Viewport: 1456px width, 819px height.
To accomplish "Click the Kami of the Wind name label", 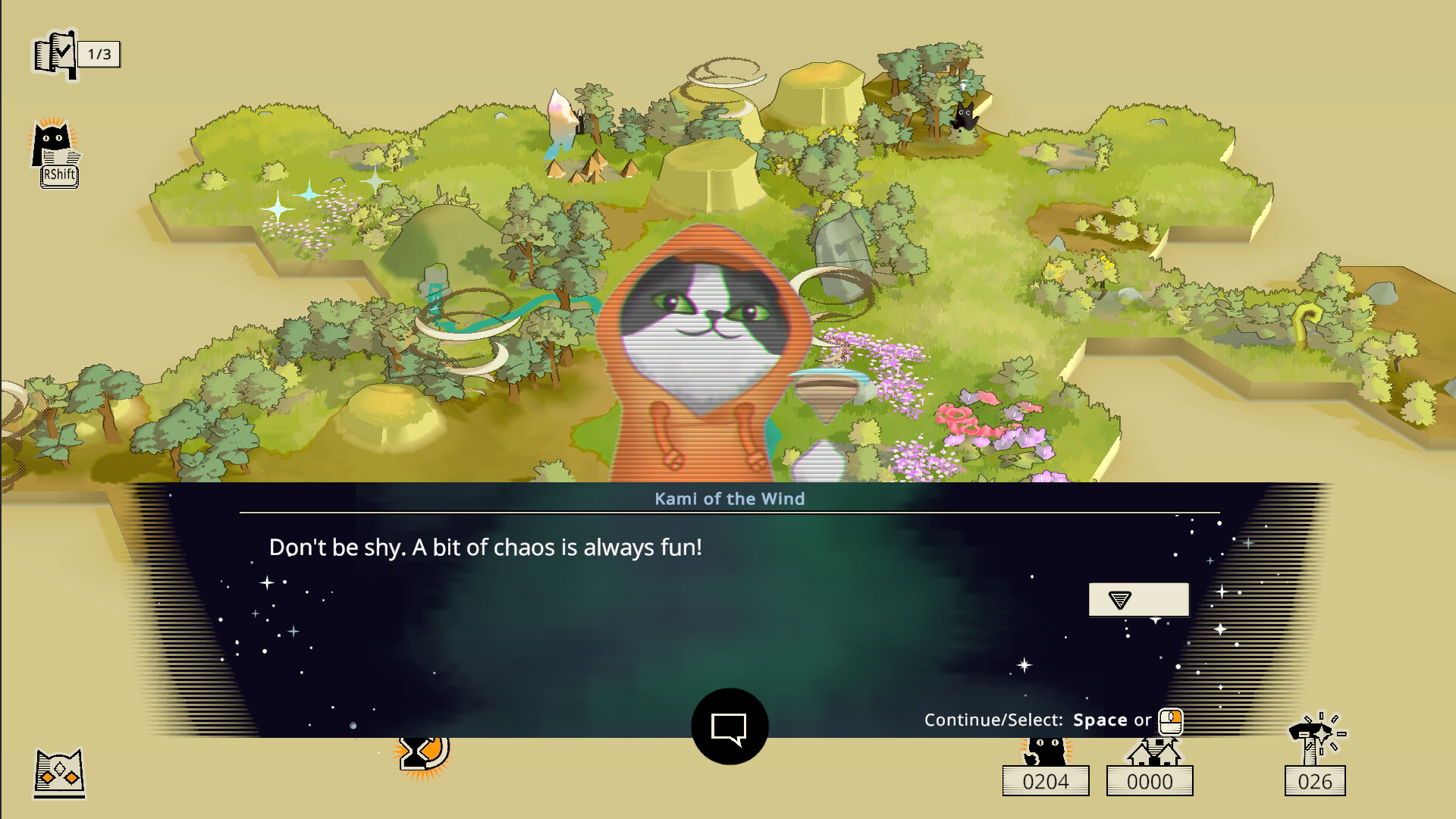I will coord(730,499).
